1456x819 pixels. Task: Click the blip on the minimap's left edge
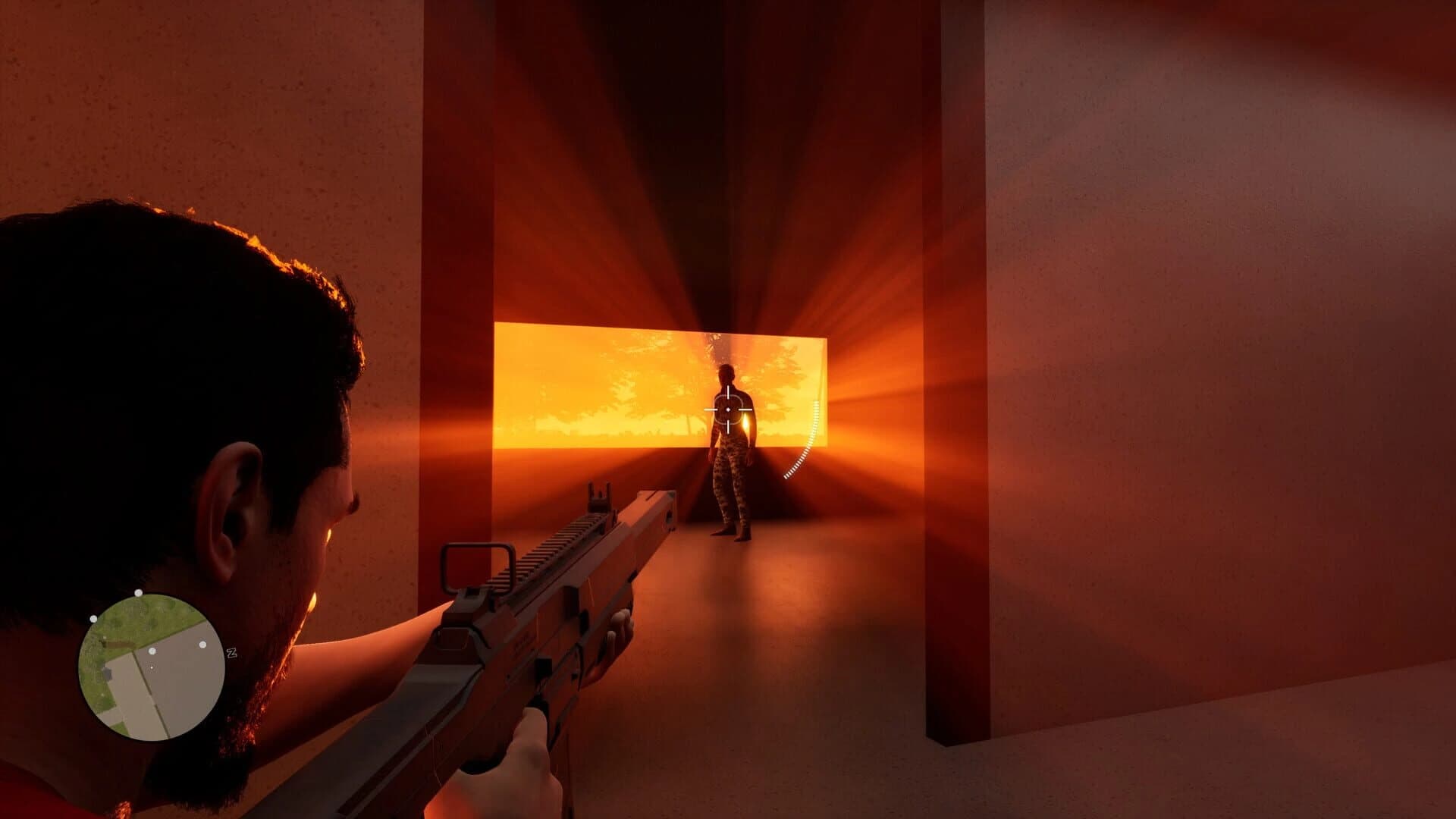[x=93, y=619]
